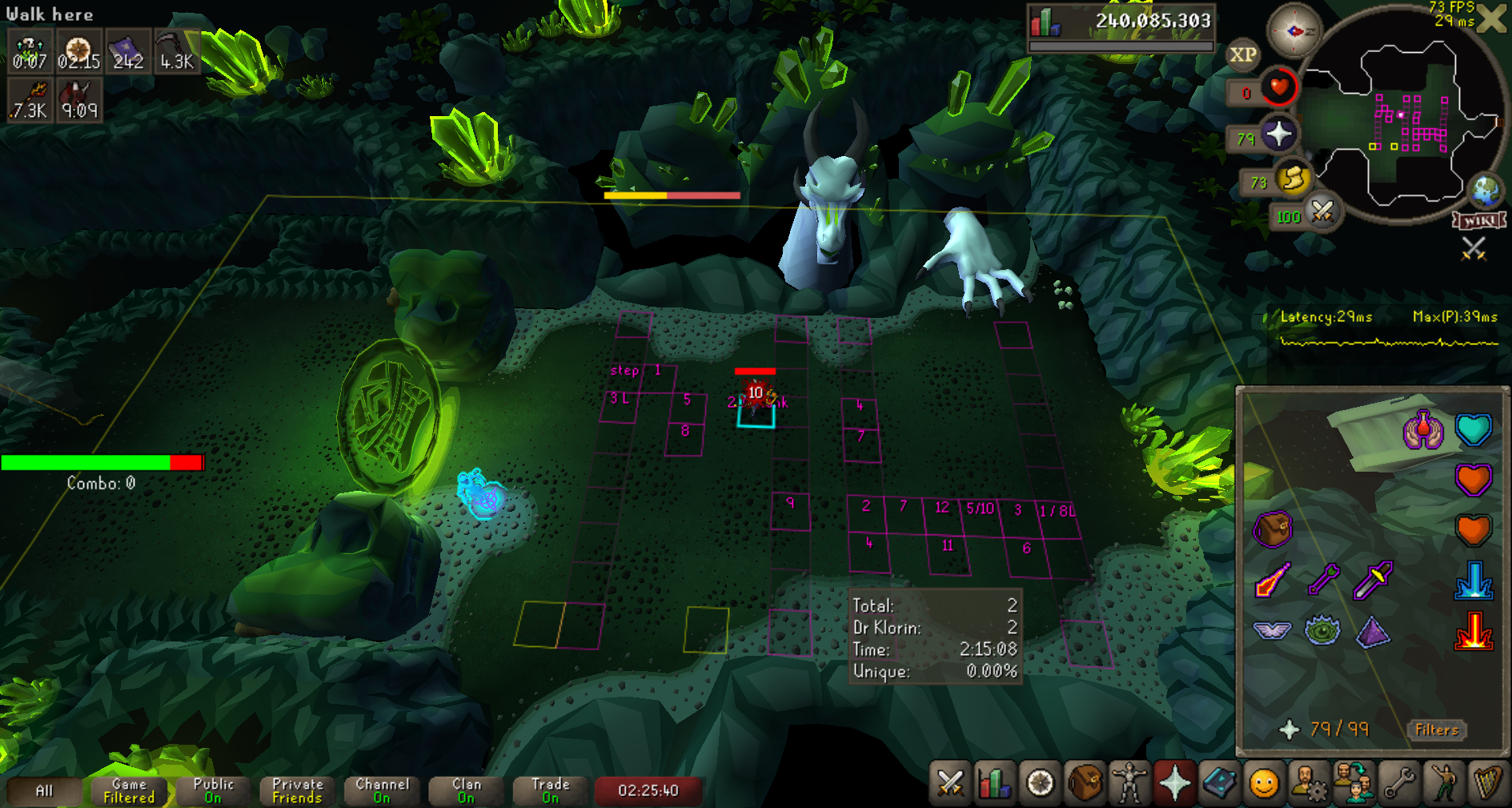This screenshot has width=1512, height=808.
Task: Switch to the Spellbook tab
Action: click(1219, 782)
